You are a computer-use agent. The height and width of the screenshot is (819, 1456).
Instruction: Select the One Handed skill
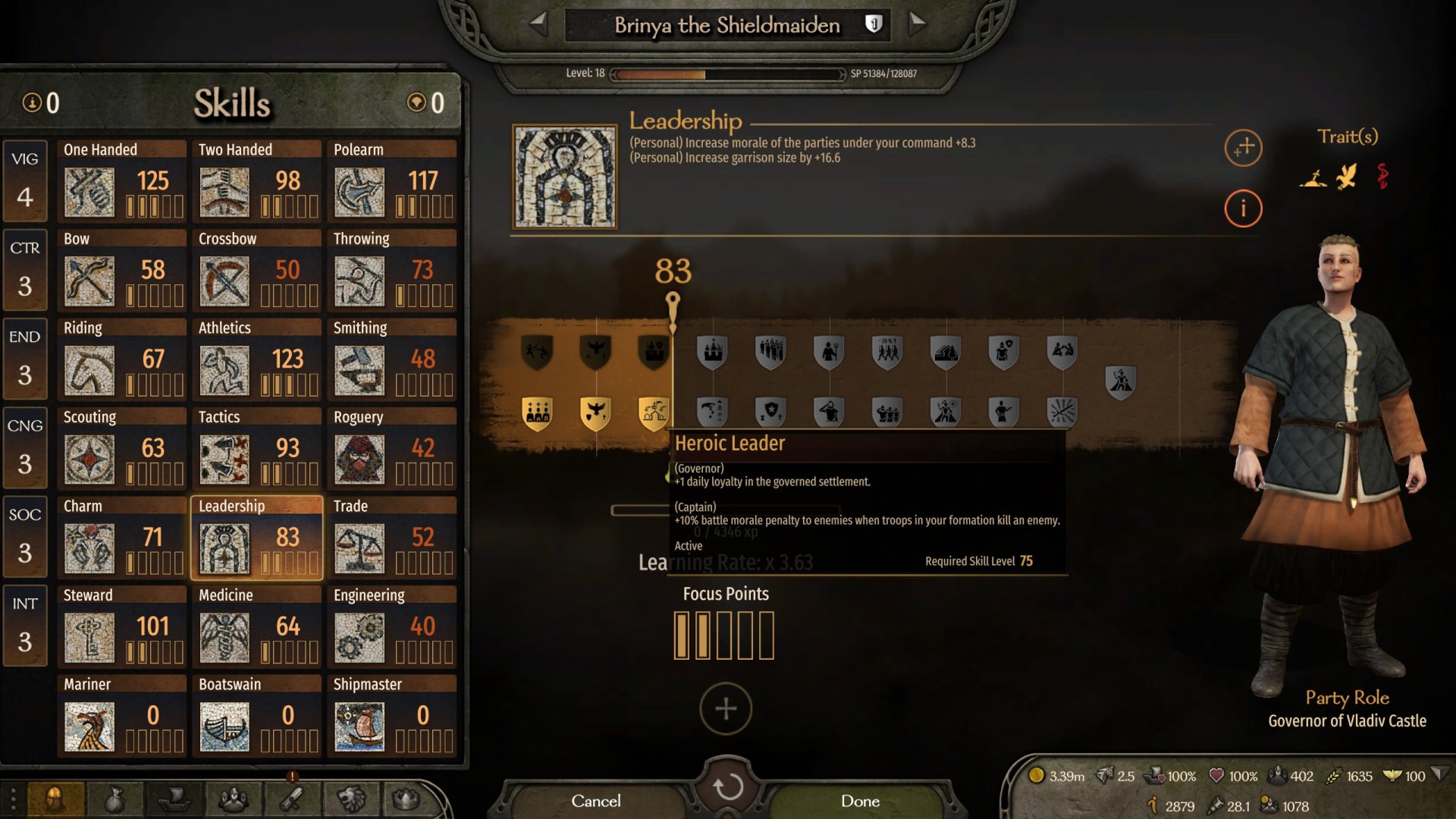(x=121, y=180)
